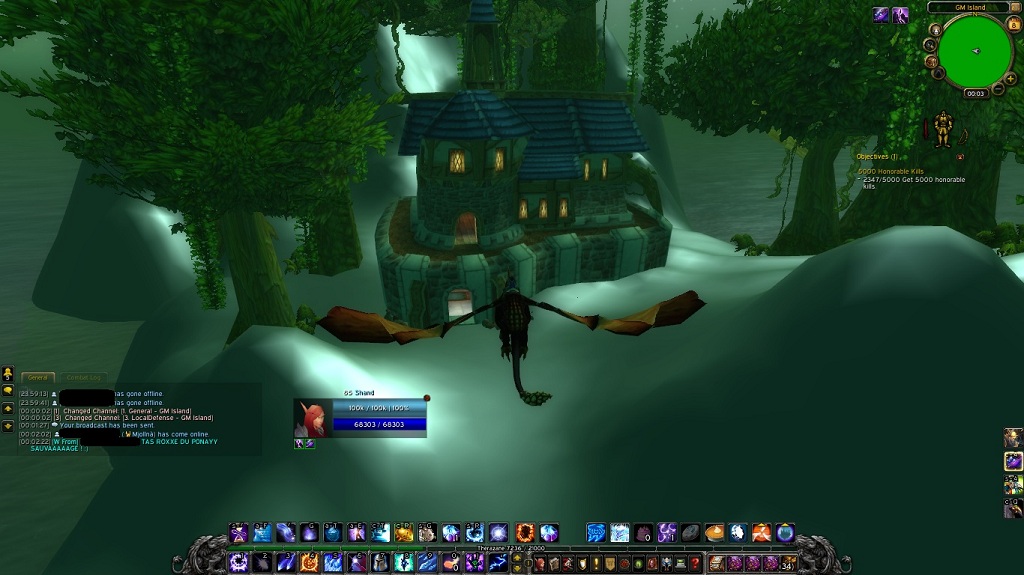Select the Shand player portrait
The image size is (1024, 575).
tap(311, 420)
